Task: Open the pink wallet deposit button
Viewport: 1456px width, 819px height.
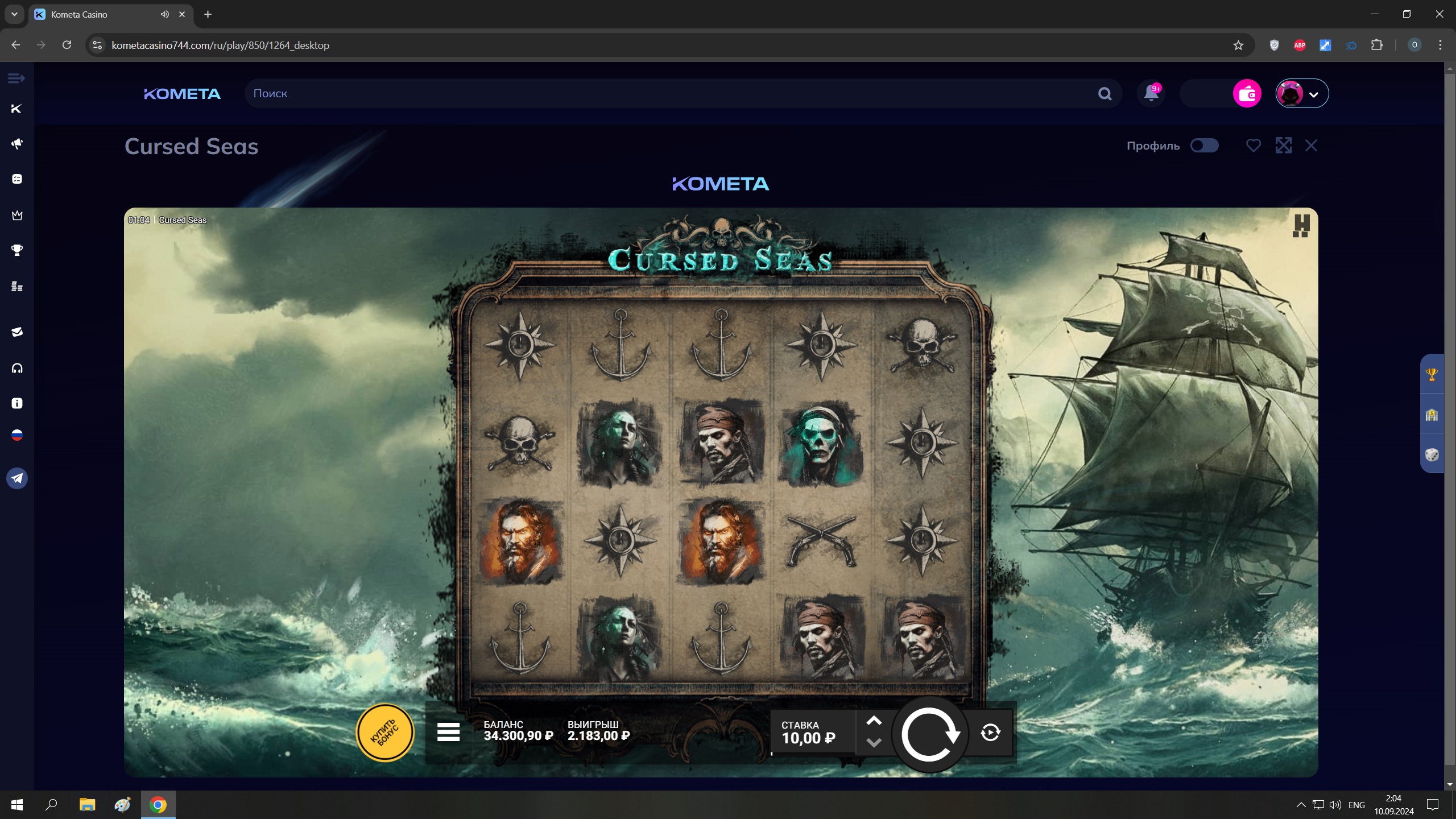Action: [x=1247, y=93]
